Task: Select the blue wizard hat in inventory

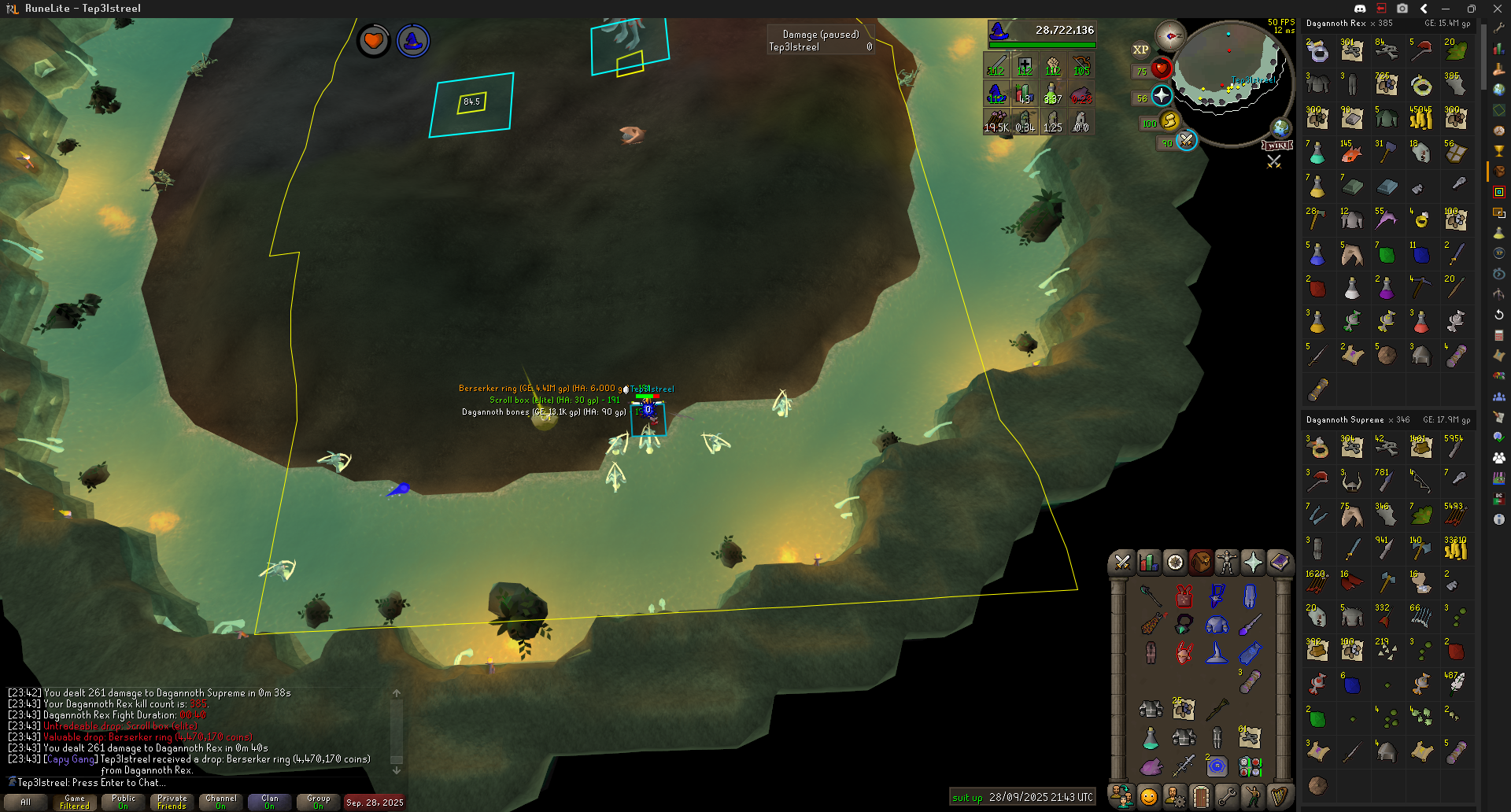Action: [1217, 652]
